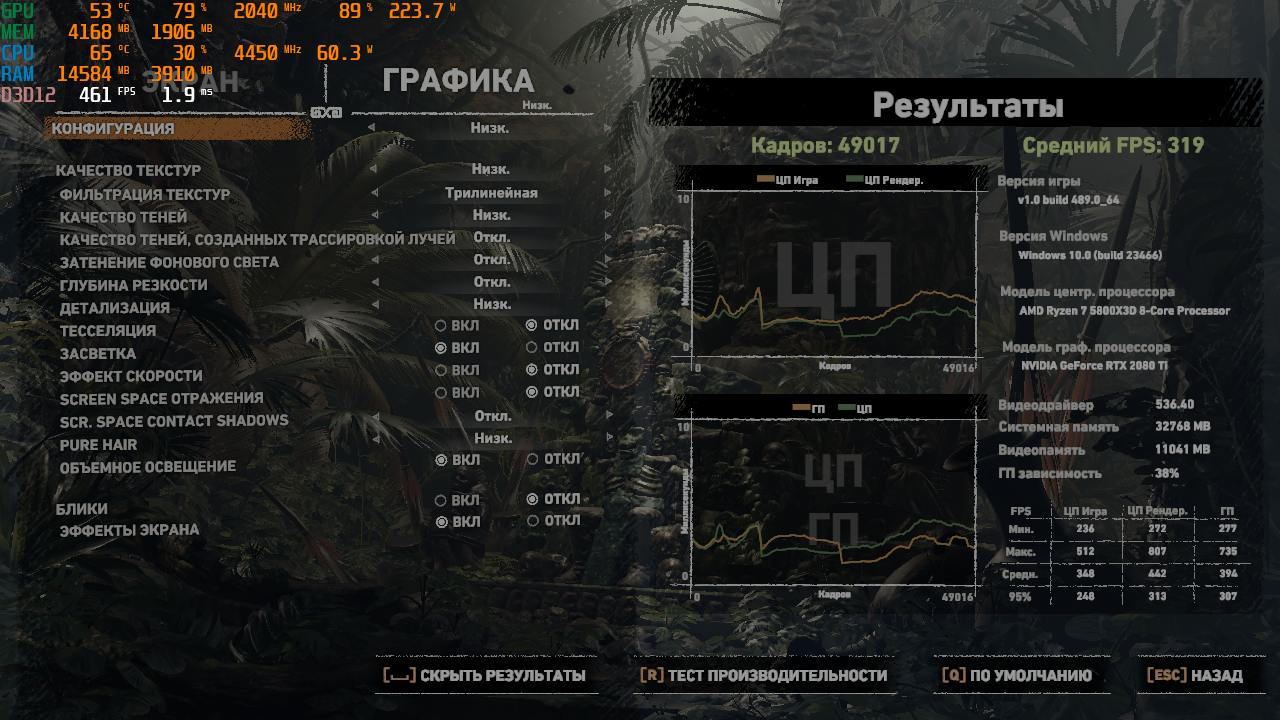
Task: Run the Тест производительности benchmark
Action: 763,676
